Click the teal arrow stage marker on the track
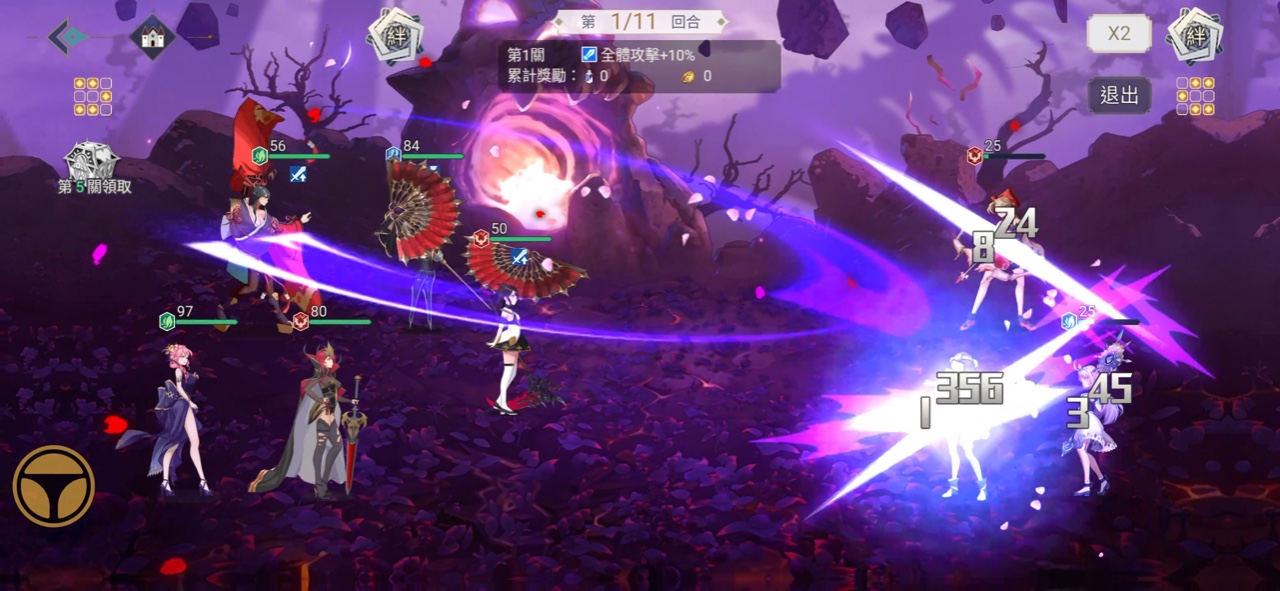The width and height of the screenshot is (1280, 591). 69,37
